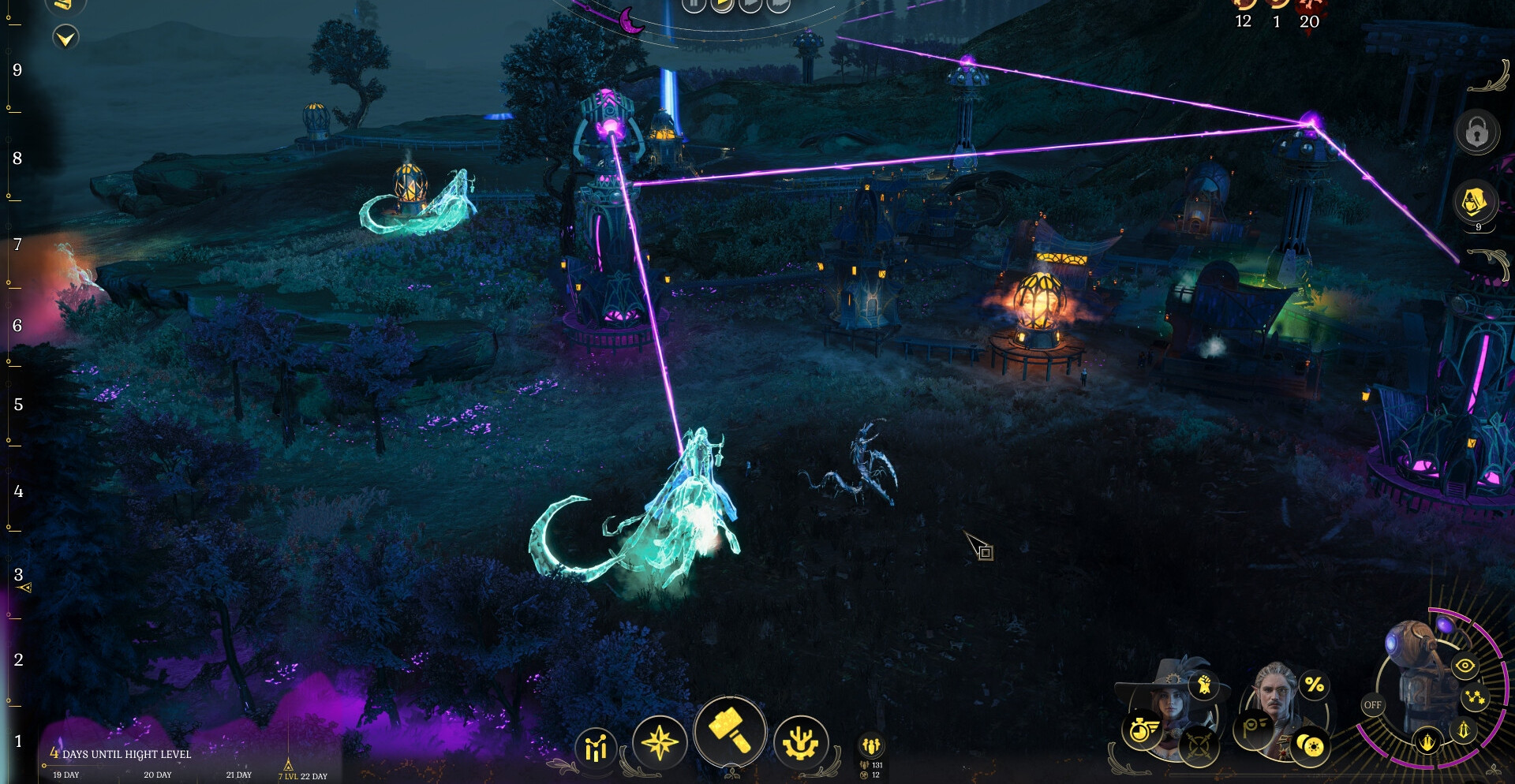The image size is (1515, 784).
Task: Open the hammer build menu
Action: [x=730, y=731]
